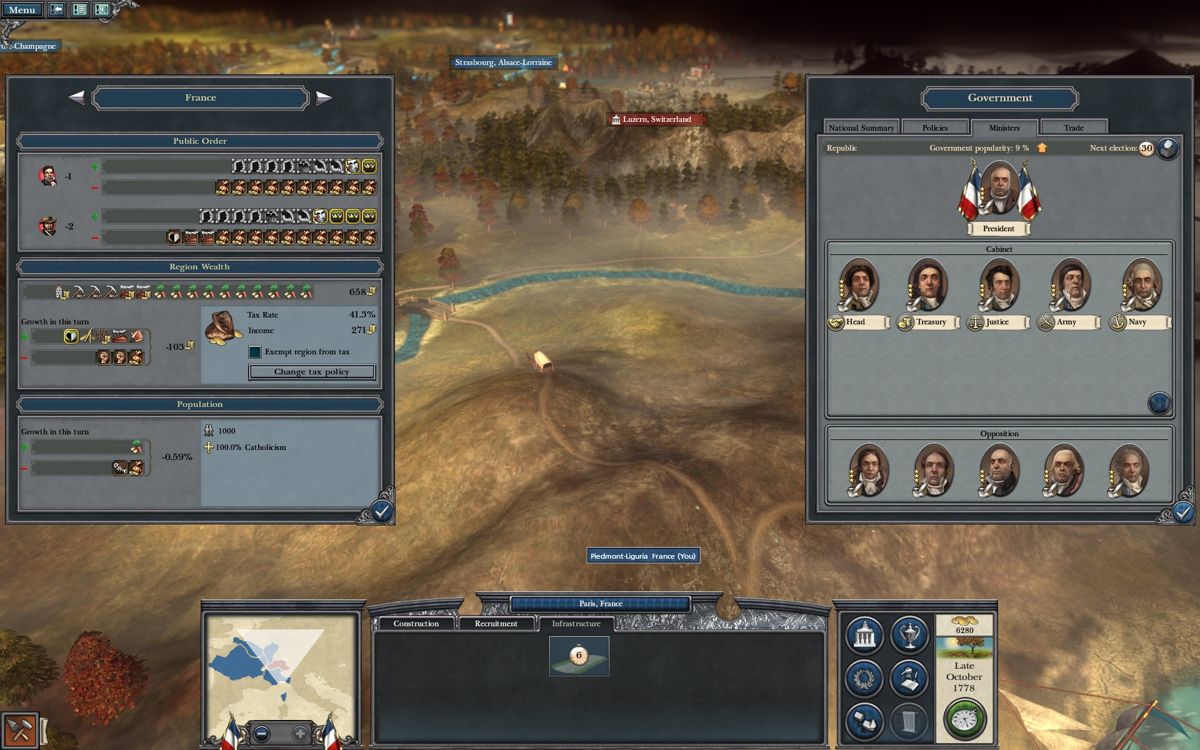Choose the Treasury minister portrait
Image resolution: width=1200 pixels, height=750 pixels.
pyautogui.click(x=927, y=285)
